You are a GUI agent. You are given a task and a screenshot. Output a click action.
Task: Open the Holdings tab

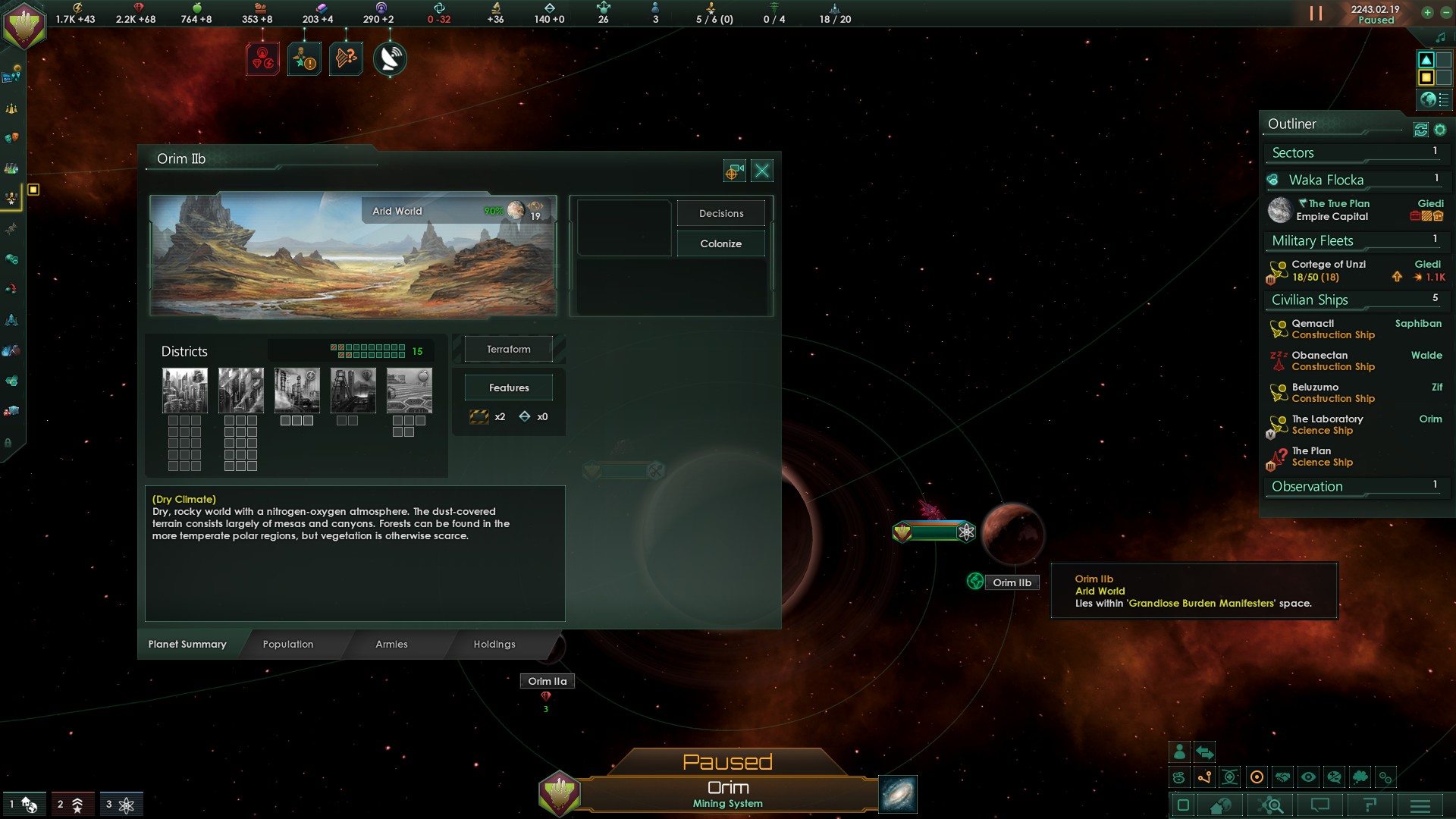(494, 645)
